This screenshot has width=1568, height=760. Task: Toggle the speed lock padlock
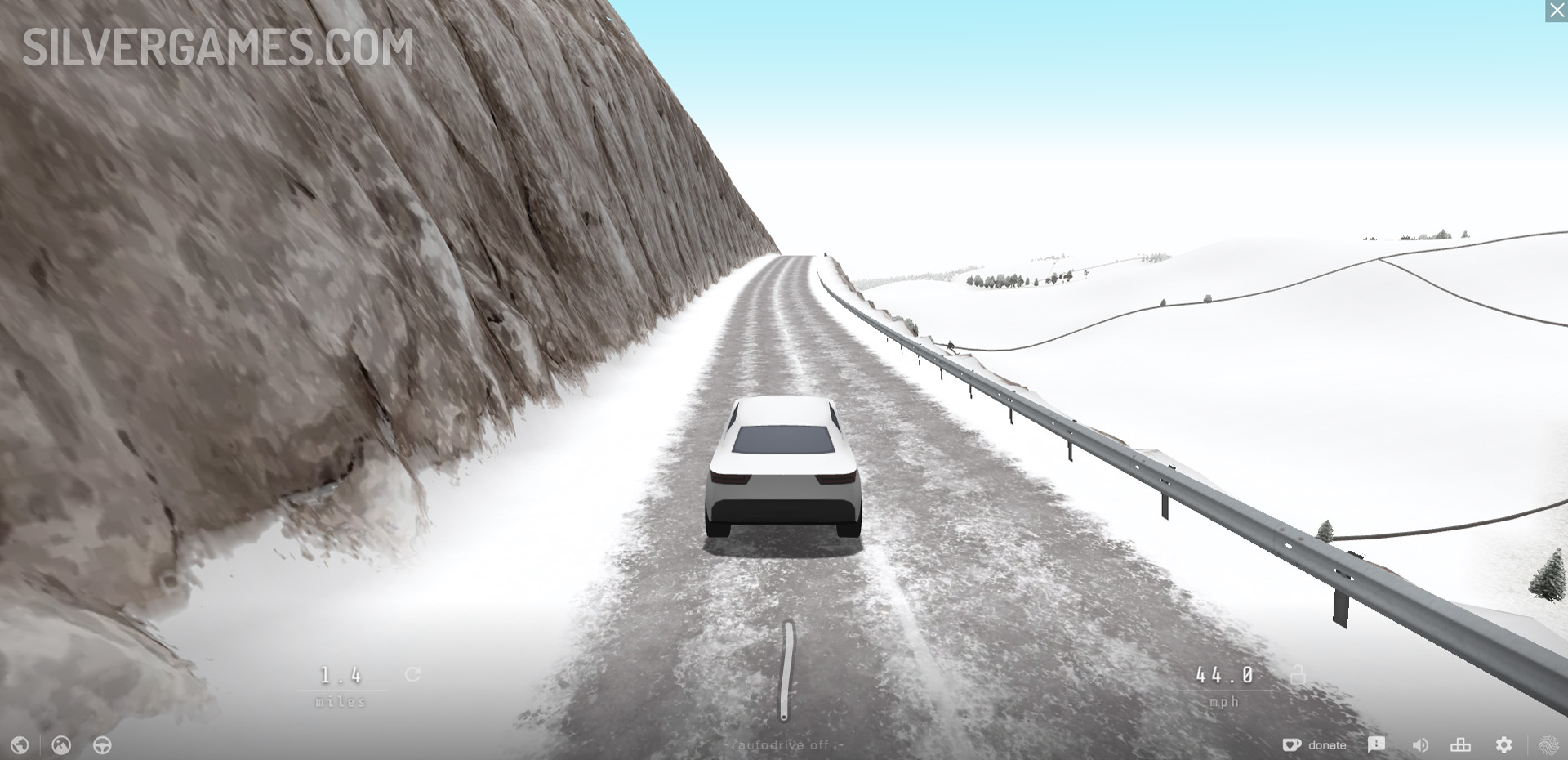click(x=1297, y=675)
